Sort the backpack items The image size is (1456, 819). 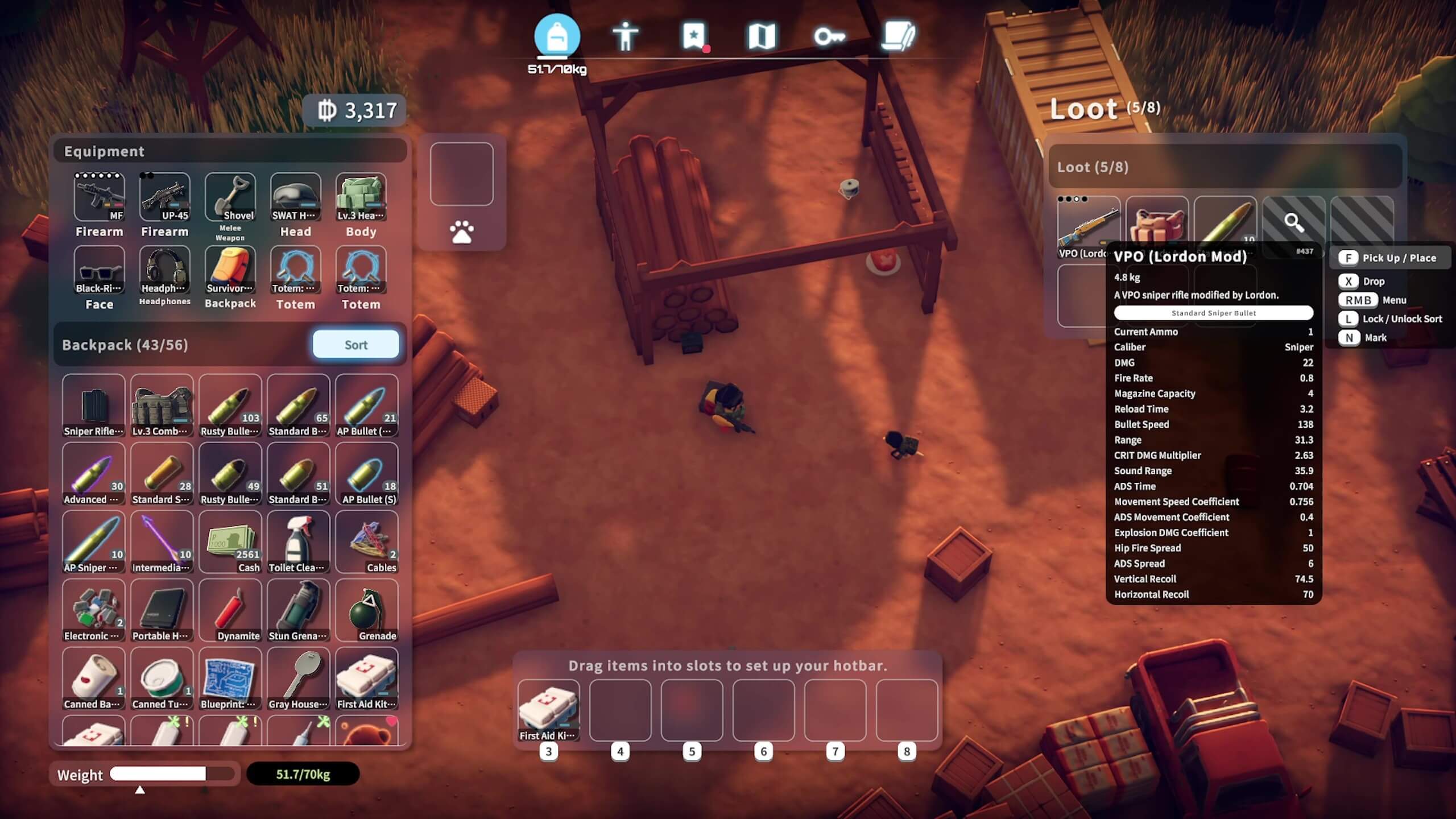pos(355,345)
